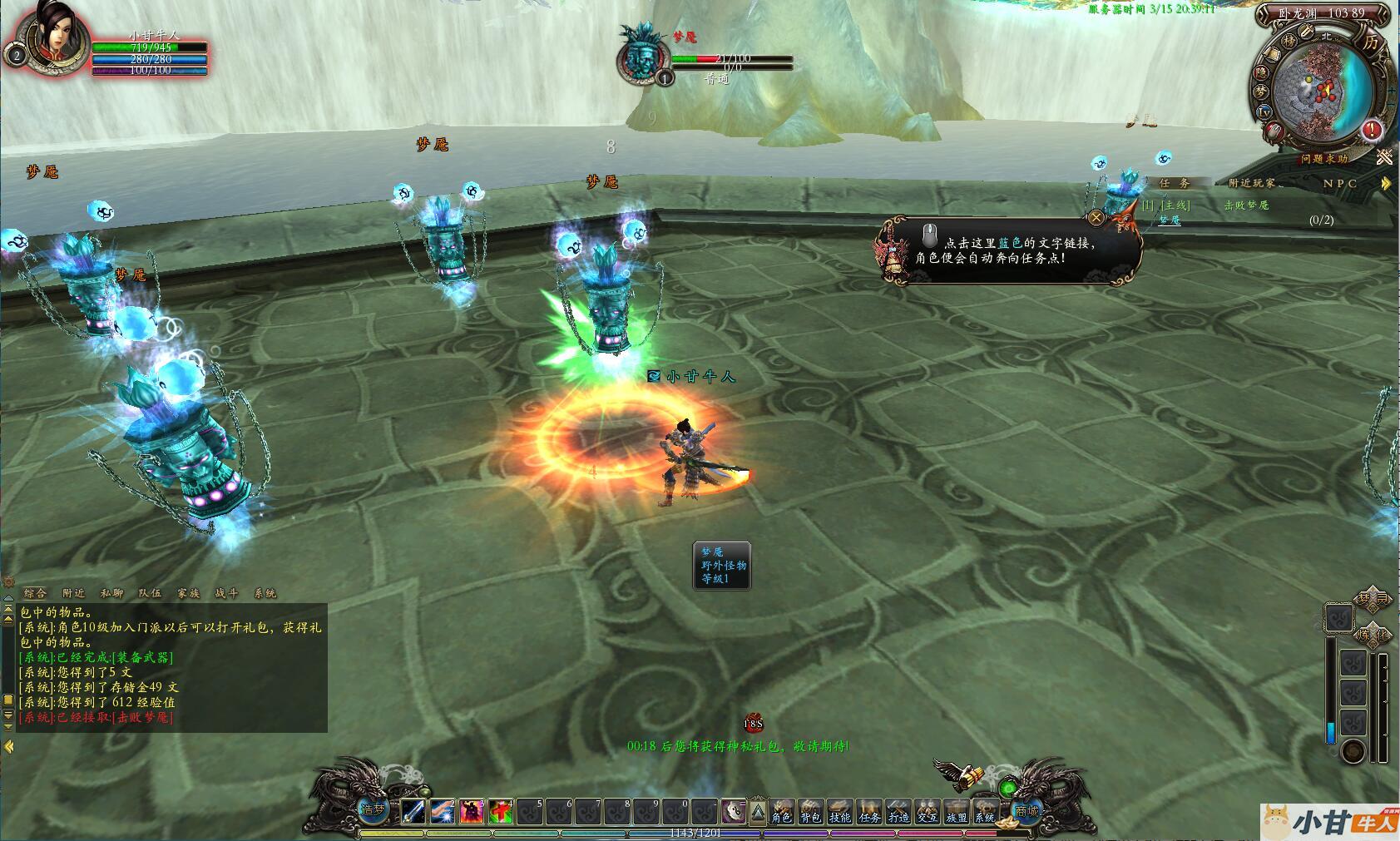Open the 打造 crafting menu
1400x841 pixels.
click(x=898, y=810)
